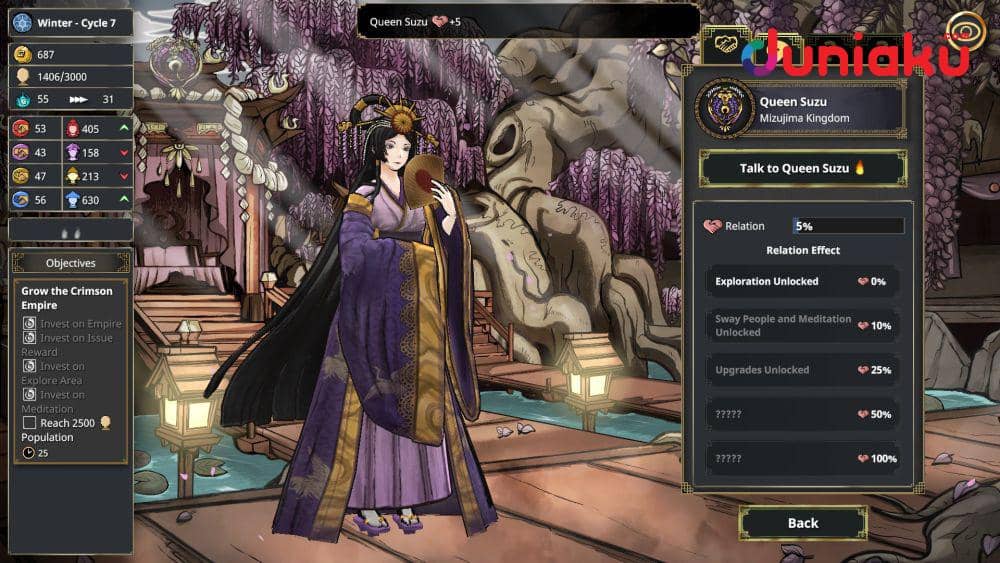
Task: Click the Winter - Cycle 7 season indicator
Action: (x=71, y=22)
